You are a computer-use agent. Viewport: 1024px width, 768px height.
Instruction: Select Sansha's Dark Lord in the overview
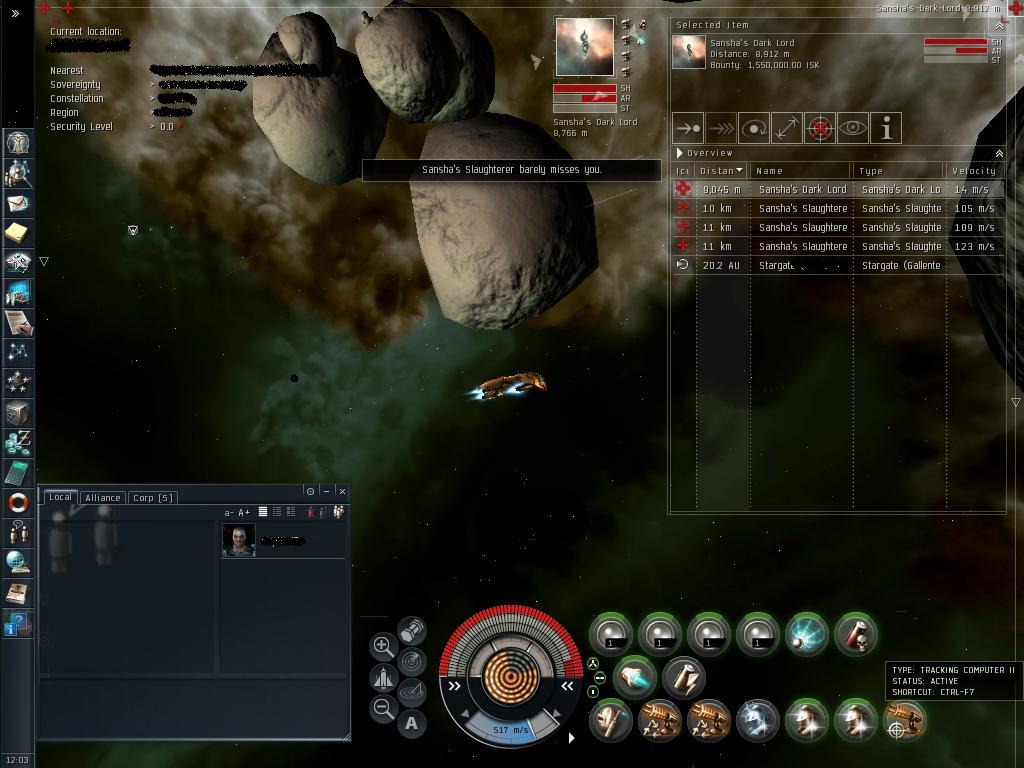click(x=802, y=189)
